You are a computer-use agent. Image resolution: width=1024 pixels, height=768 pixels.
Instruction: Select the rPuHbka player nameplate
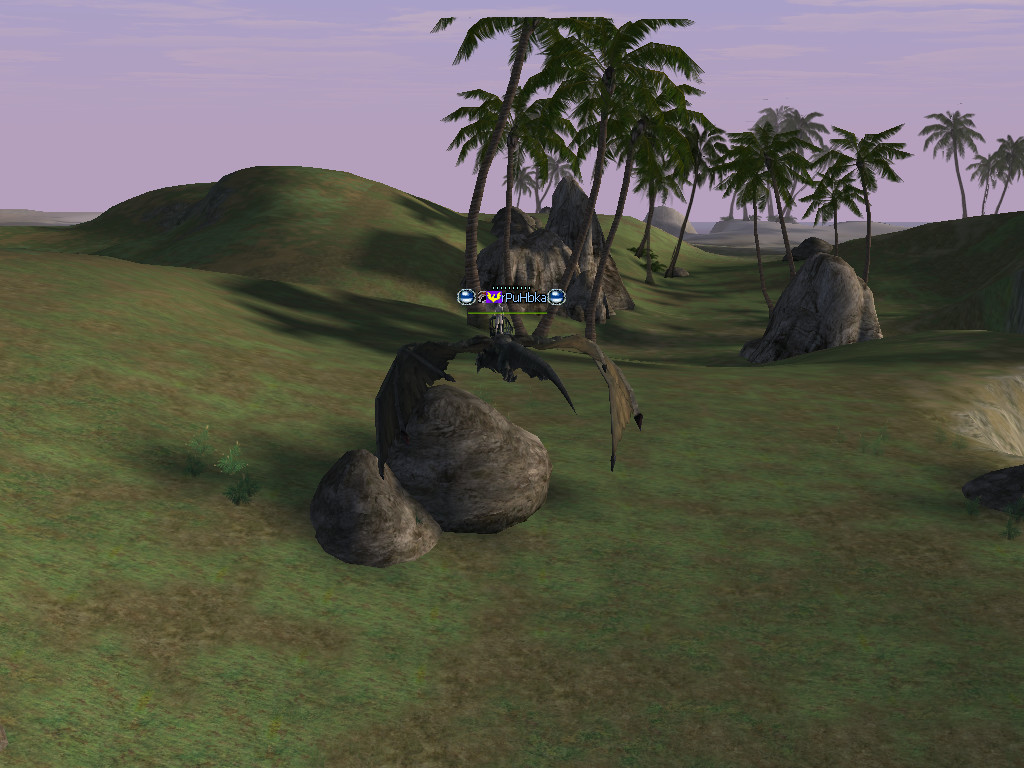point(522,297)
